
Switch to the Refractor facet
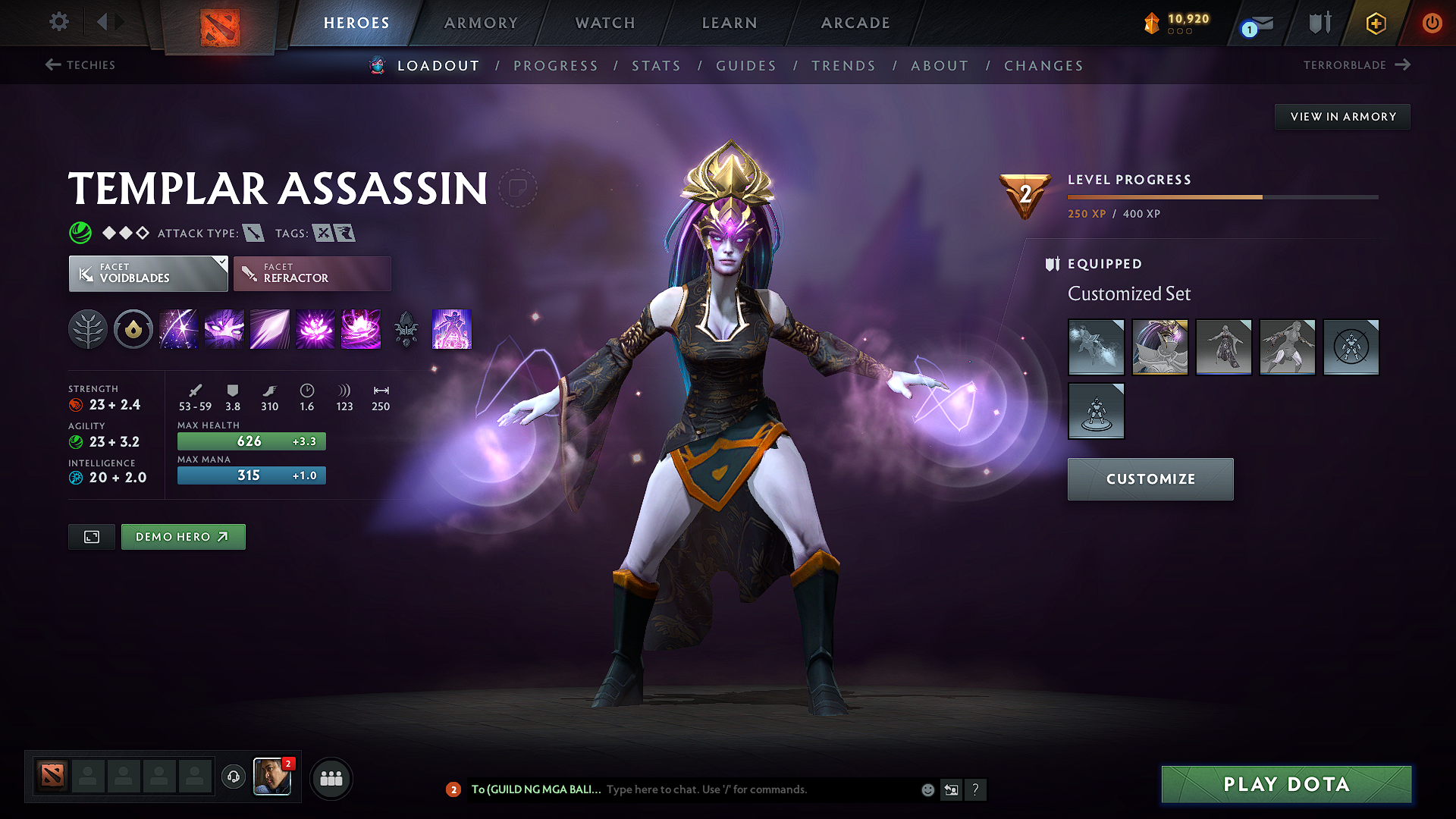(x=312, y=273)
